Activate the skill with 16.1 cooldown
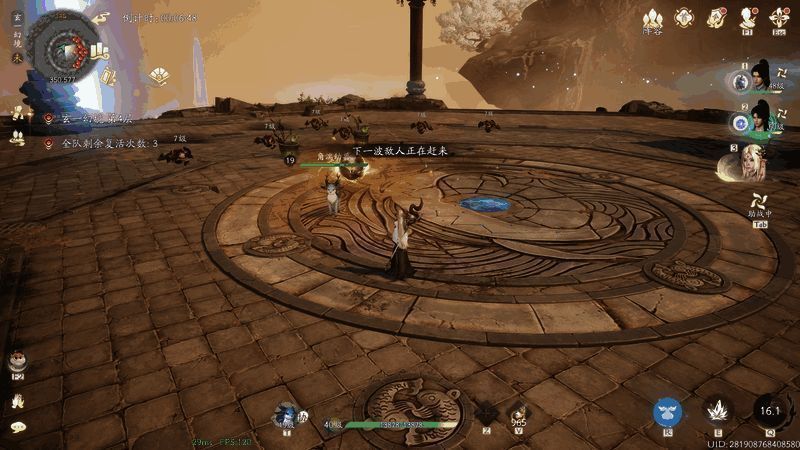The image size is (800, 450). coord(769,410)
